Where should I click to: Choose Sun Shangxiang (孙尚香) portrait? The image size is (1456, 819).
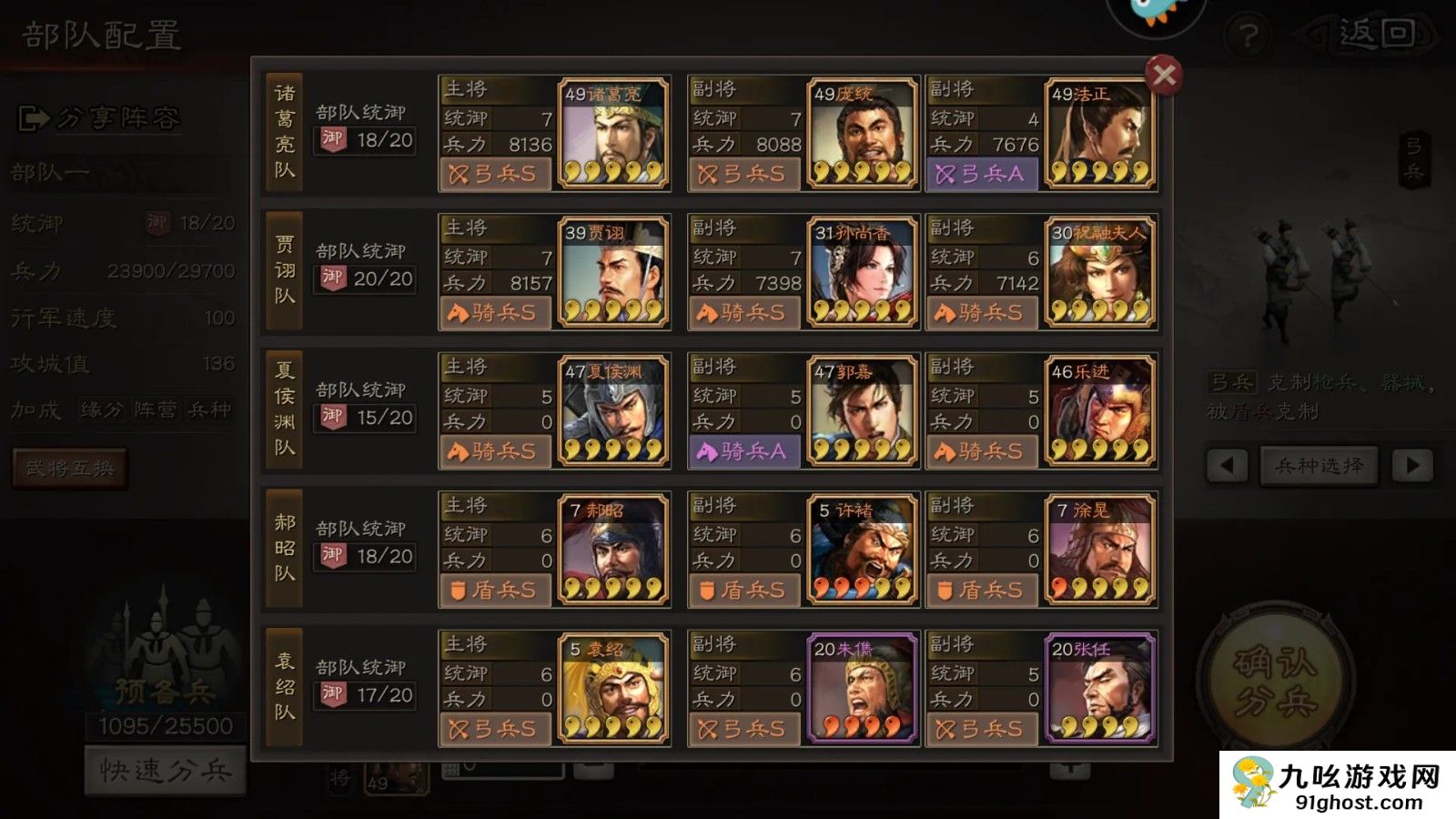pyautogui.click(x=862, y=272)
